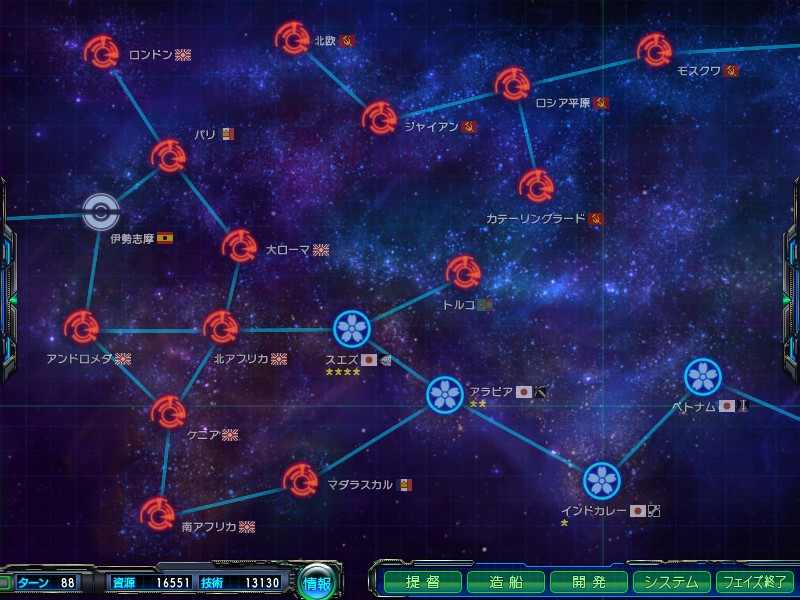Choose the カテーリングラード enemy node

[x=536, y=186]
